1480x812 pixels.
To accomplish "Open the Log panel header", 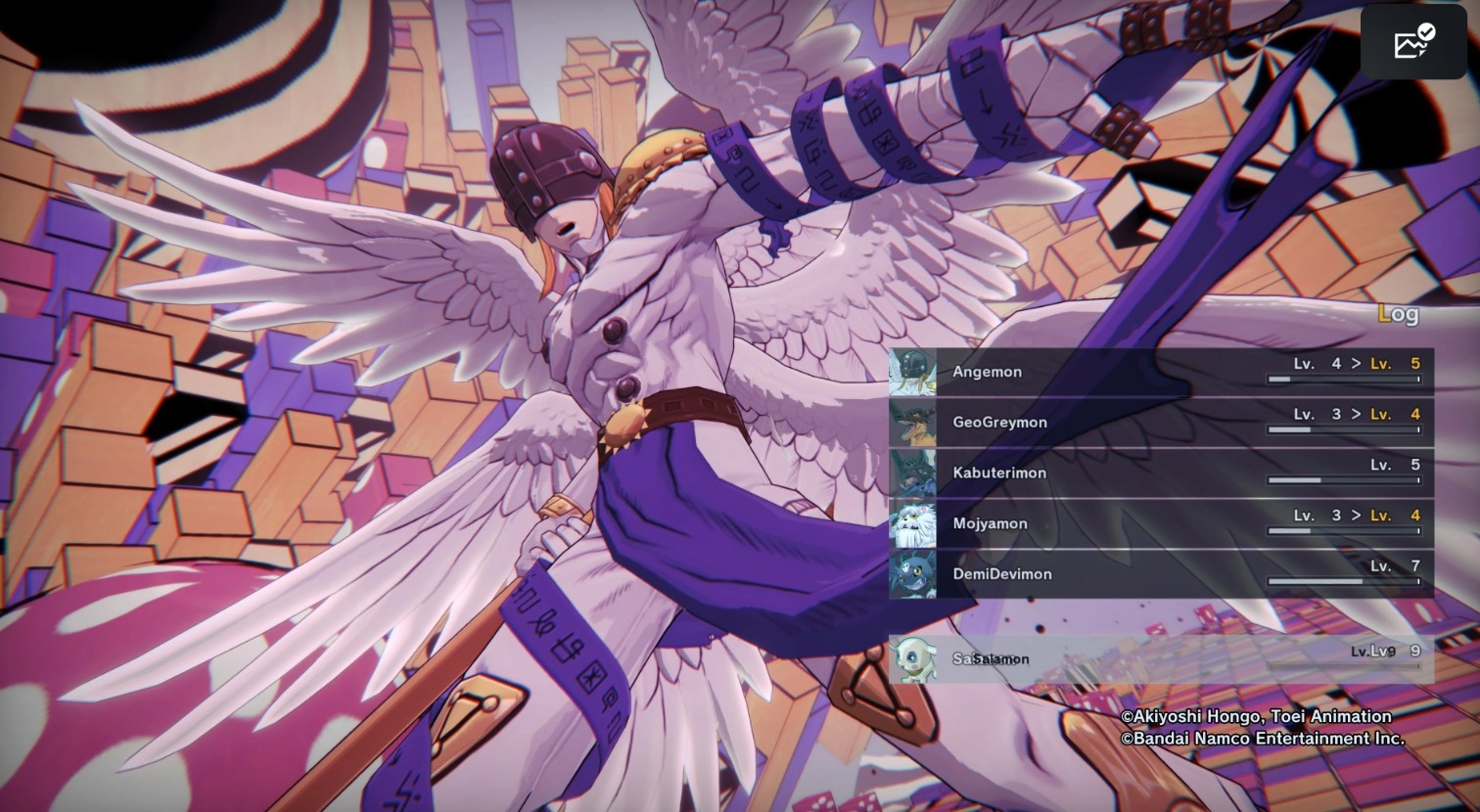I will (x=1397, y=314).
